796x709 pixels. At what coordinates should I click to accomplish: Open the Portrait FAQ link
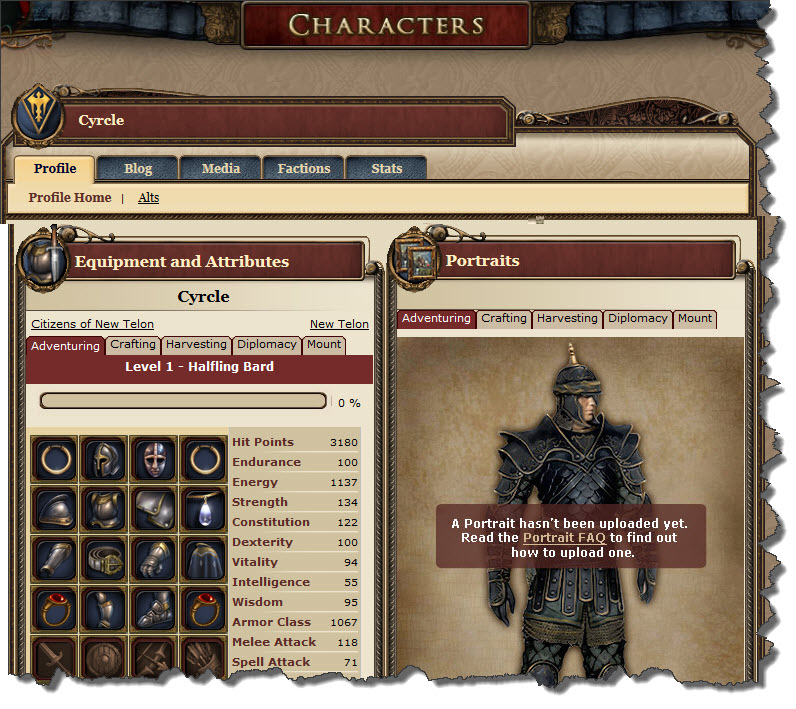coord(564,538)
